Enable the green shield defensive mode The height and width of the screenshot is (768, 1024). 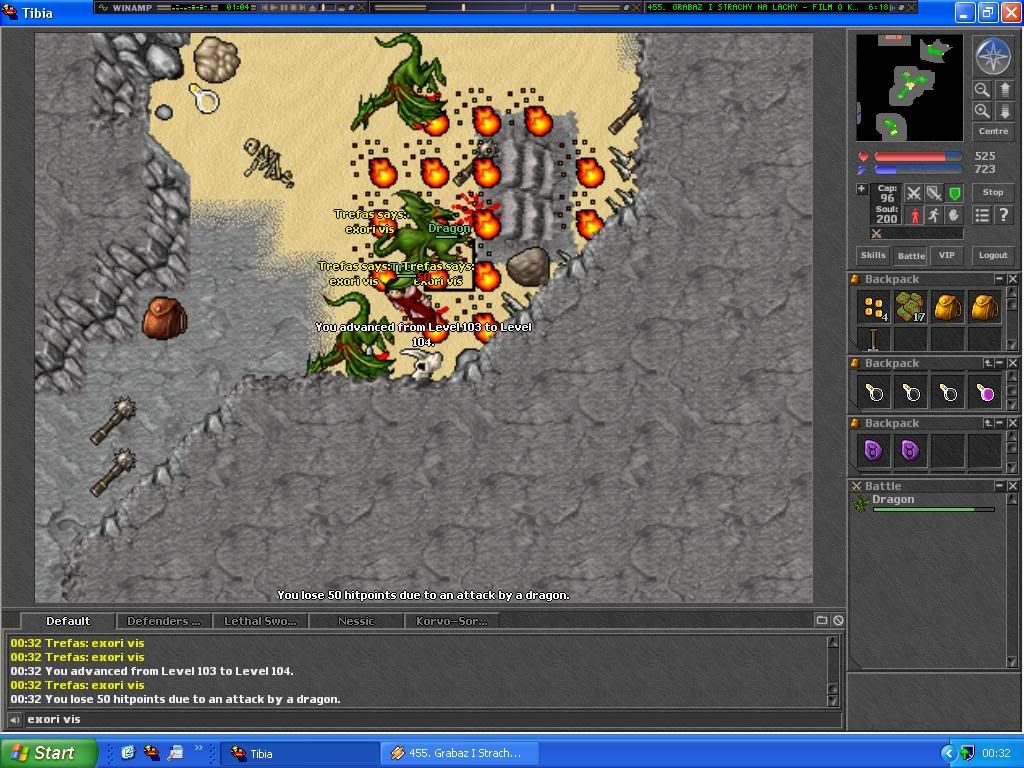click(954, 193)
